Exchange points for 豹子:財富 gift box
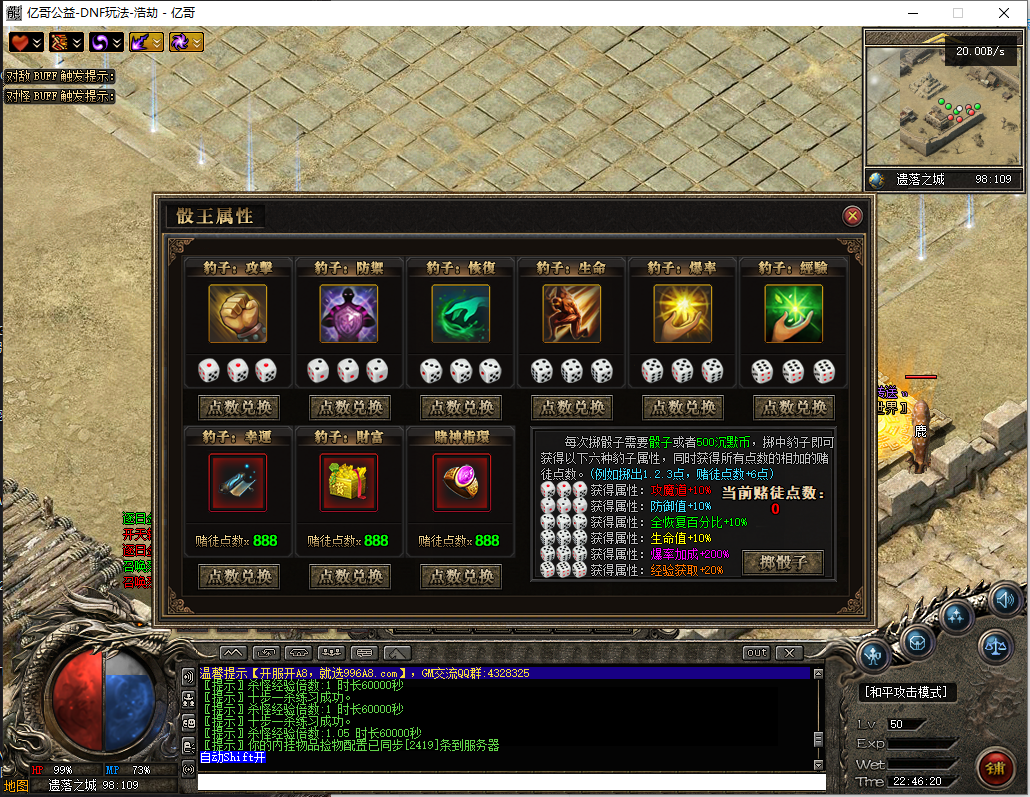Screen dimensions: 1030x797 (349, 577)
